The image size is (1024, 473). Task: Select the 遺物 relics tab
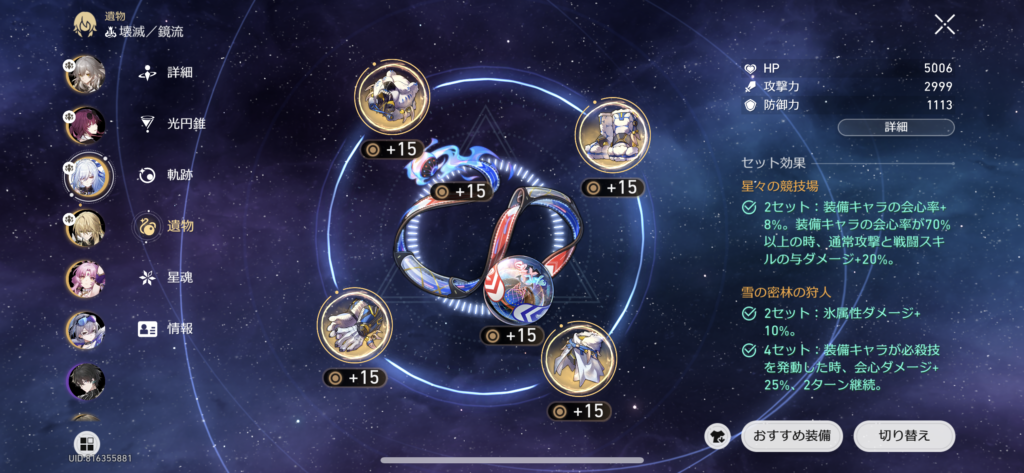pos(168,225)
